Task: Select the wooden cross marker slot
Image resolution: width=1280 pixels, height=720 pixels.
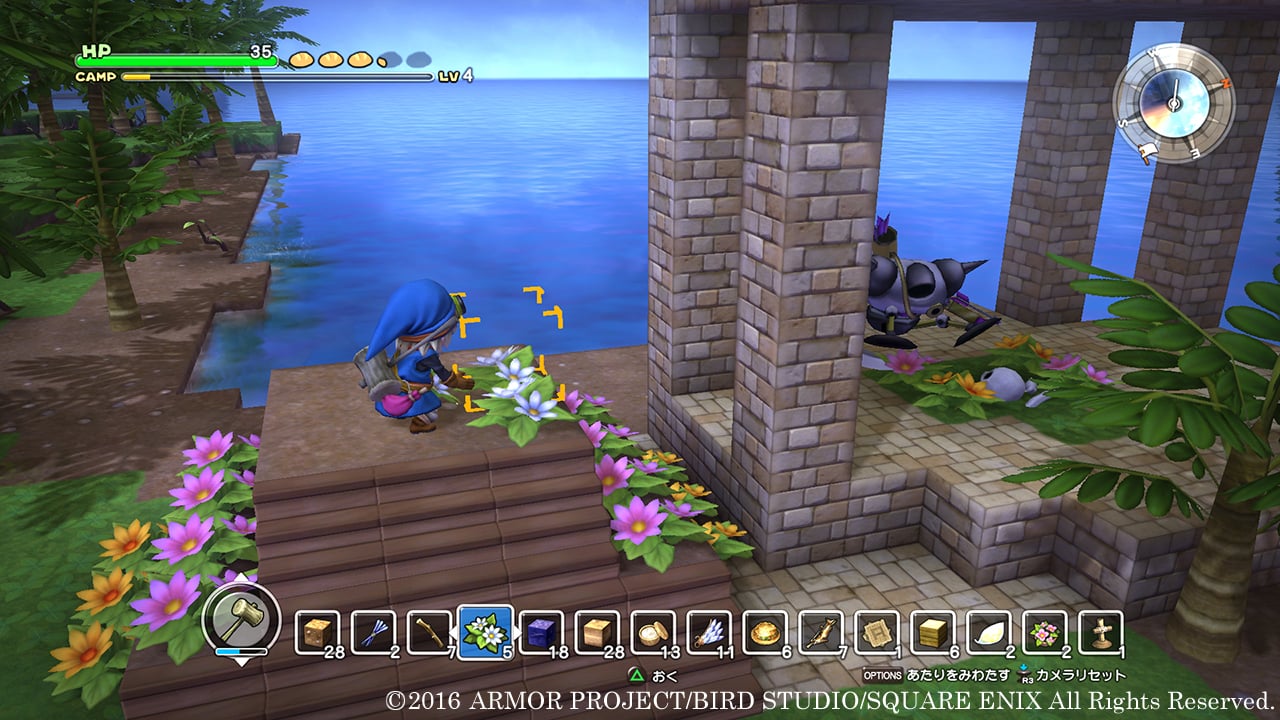Action: [x=1101, y=632]
